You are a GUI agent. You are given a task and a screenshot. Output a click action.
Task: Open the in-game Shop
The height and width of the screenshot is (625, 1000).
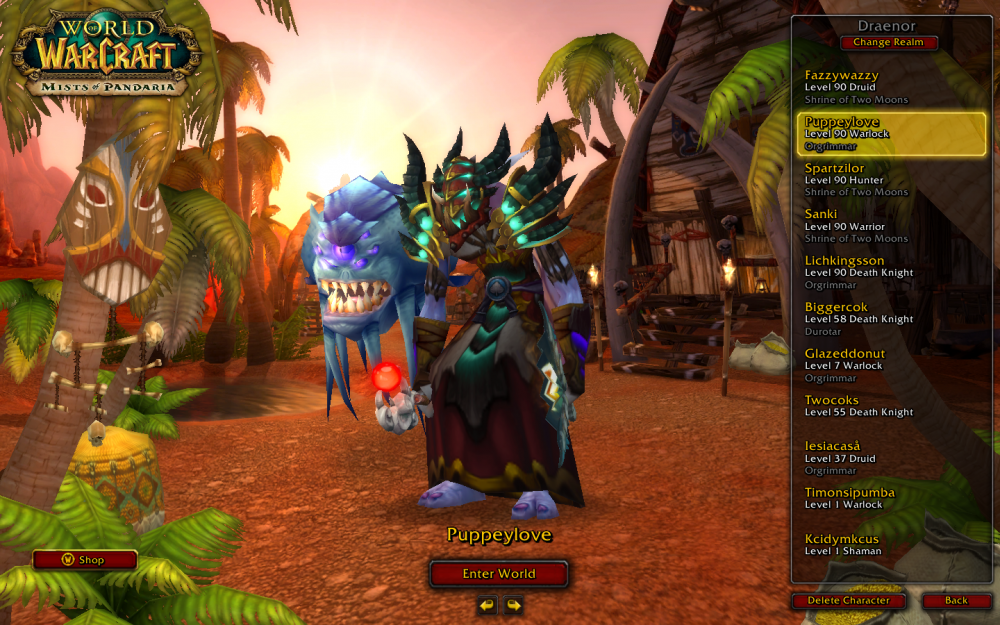tap(85, 560)
